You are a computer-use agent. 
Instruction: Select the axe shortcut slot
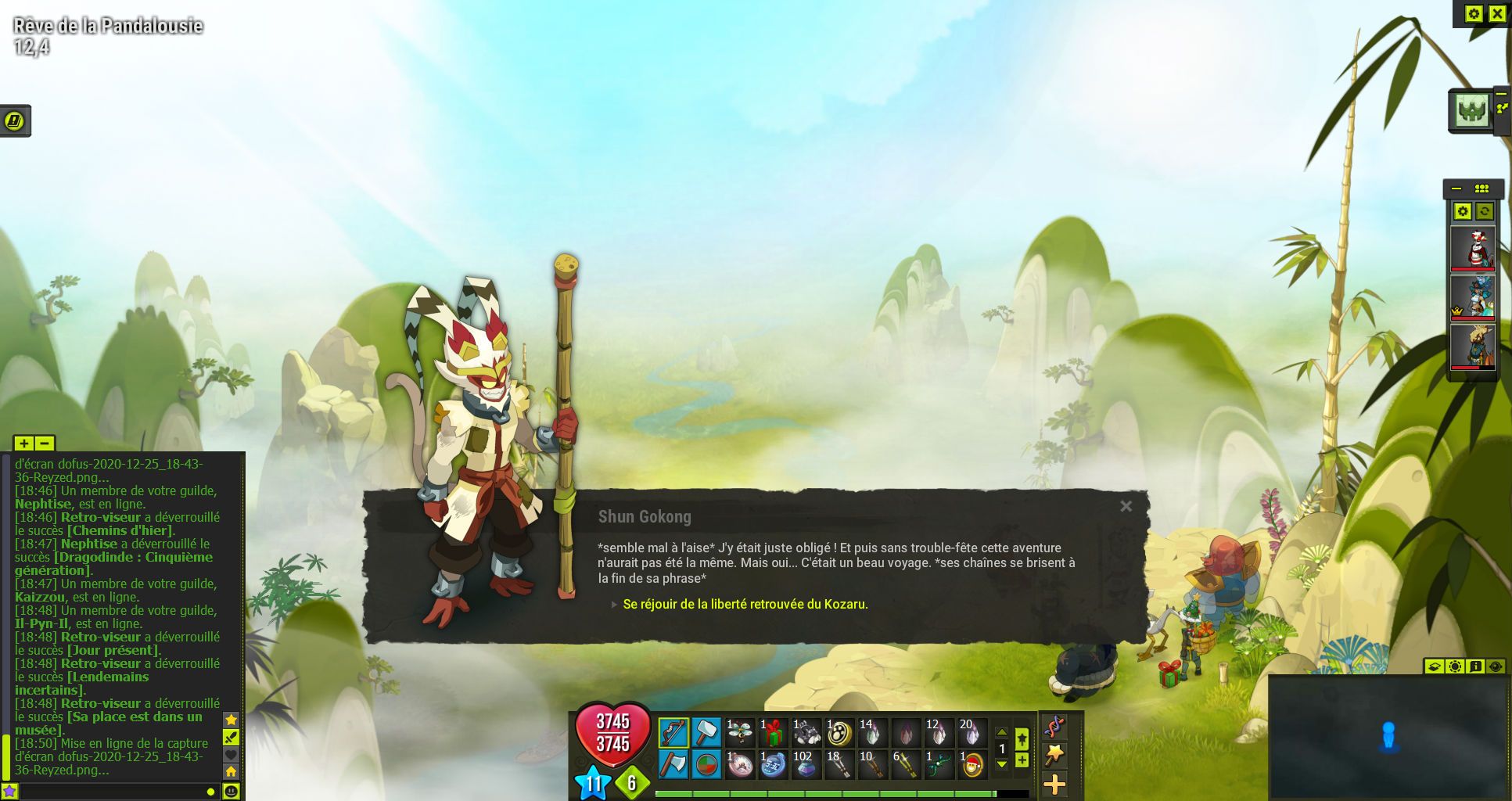click(673, 764)
